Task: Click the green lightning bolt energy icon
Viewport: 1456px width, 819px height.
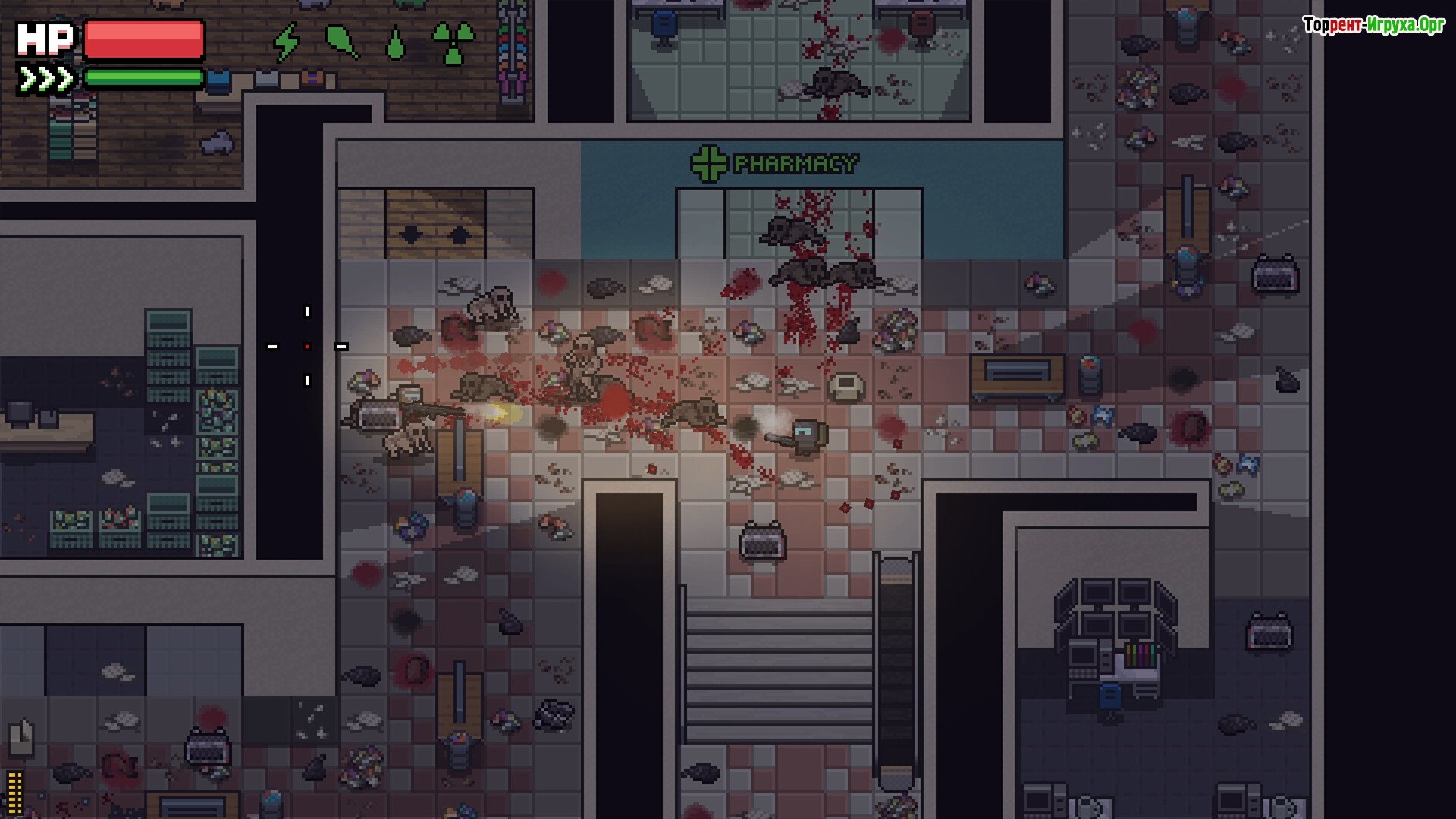Action: [x=287, y=42]
